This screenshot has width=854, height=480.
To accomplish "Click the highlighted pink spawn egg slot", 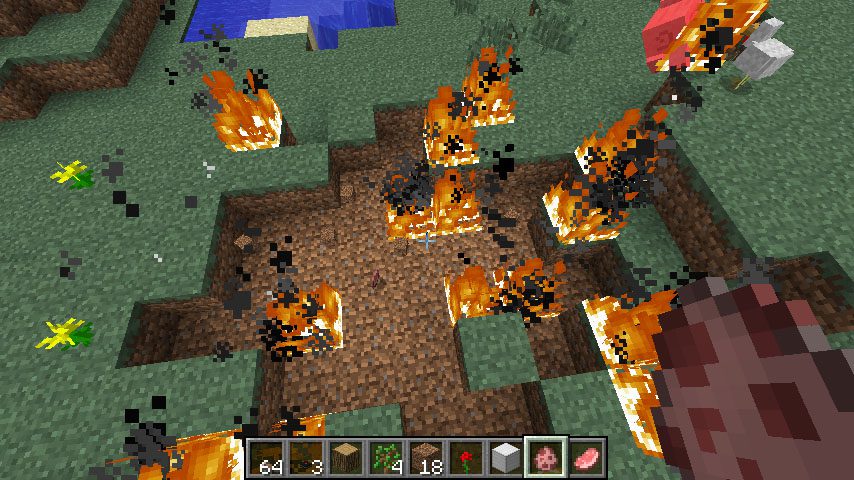I will 547,459.
